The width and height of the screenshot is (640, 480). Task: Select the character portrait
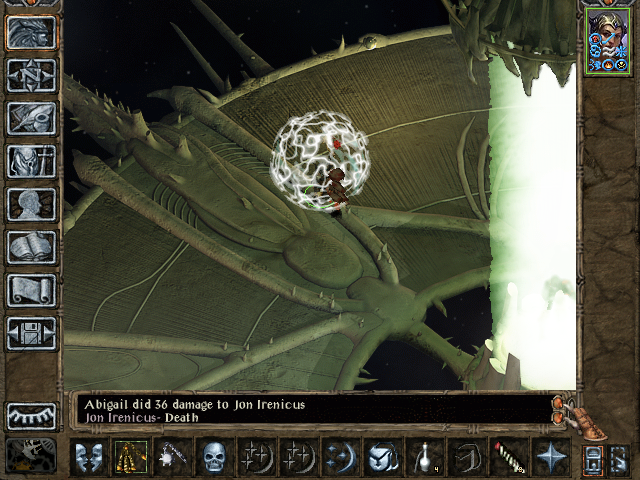[x=606, y=41]
